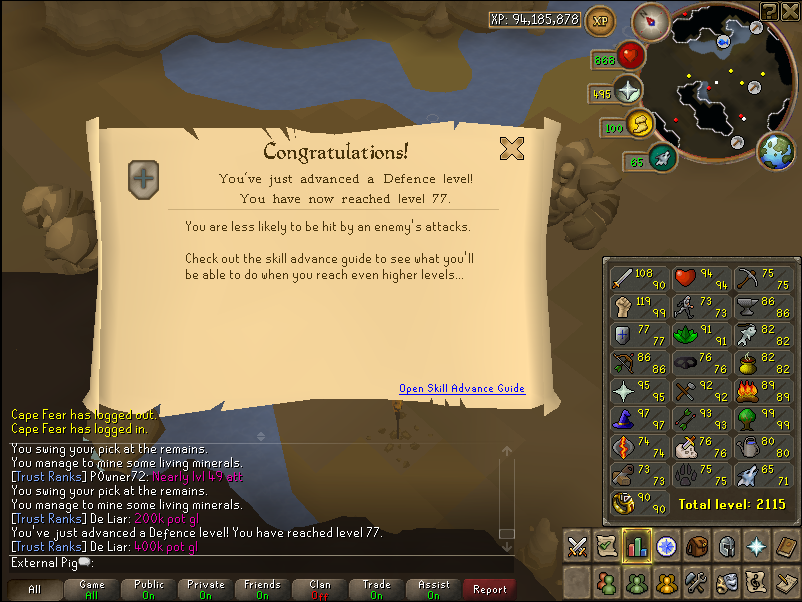Open Skill Advance Guide link
802x602 pixels.
(461, 389)
